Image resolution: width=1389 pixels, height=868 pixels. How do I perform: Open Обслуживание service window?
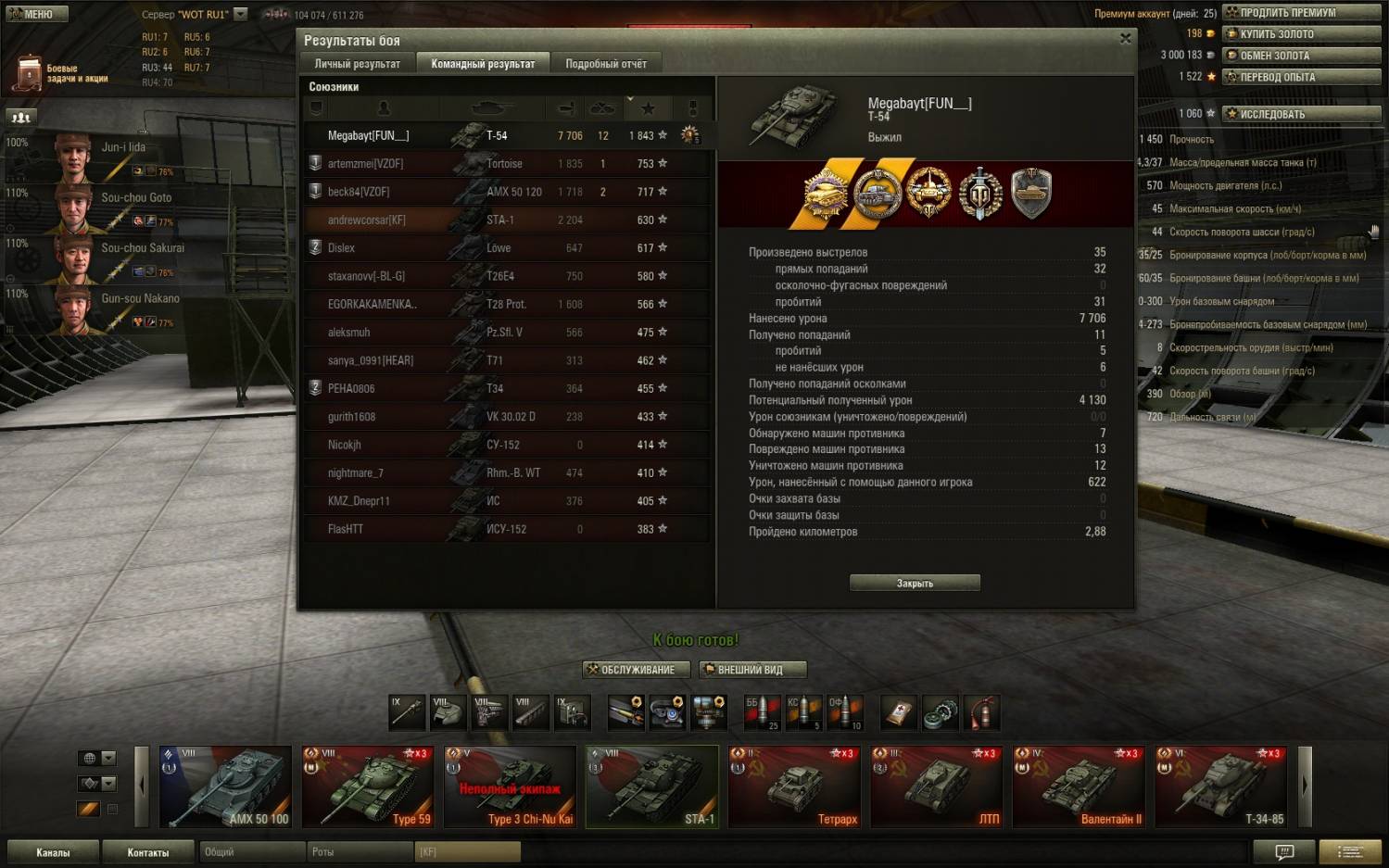(x=638, y=670)
